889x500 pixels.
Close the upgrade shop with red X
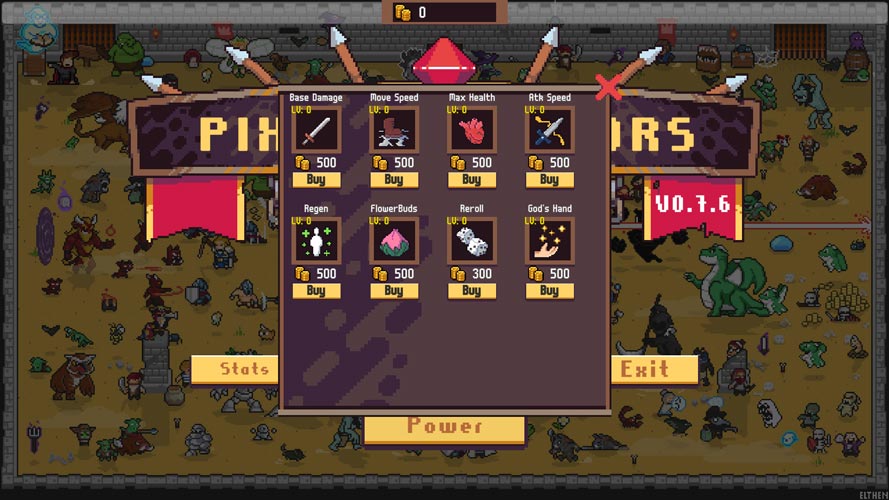tap(608, 88)
